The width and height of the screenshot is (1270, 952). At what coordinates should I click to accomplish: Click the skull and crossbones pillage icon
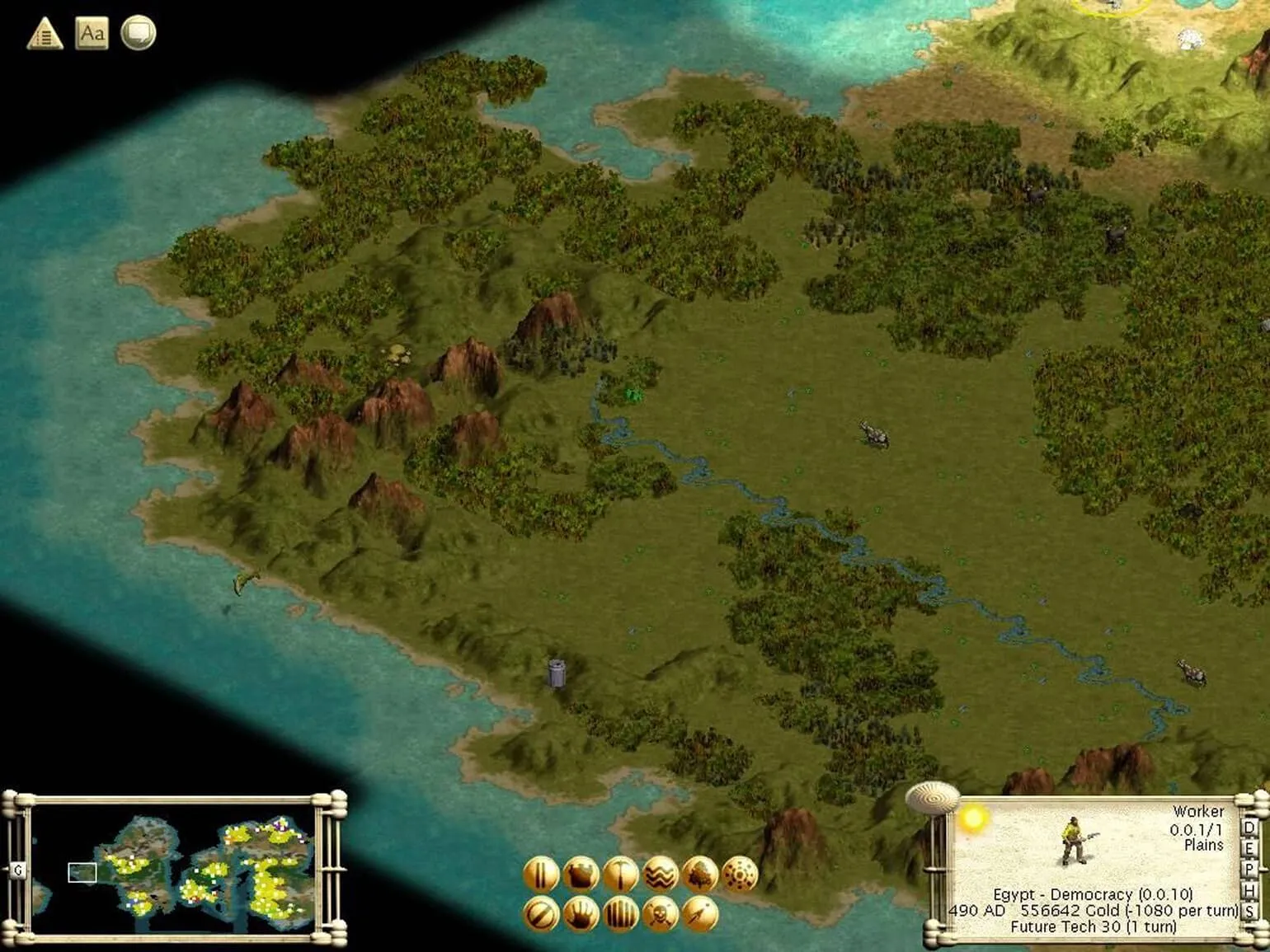click(661, 915)
